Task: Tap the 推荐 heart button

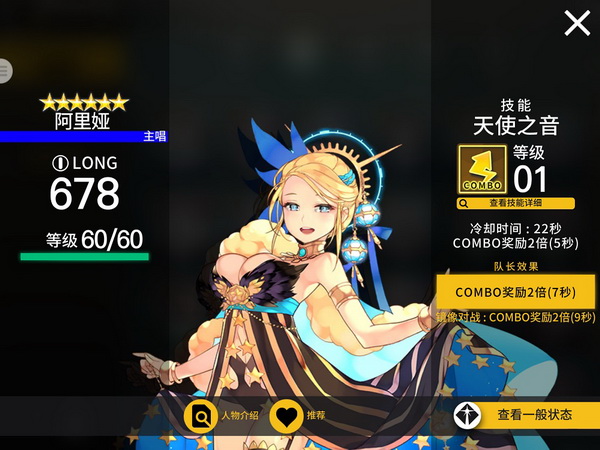Action: pyautogui.click(x=287, y=415)
